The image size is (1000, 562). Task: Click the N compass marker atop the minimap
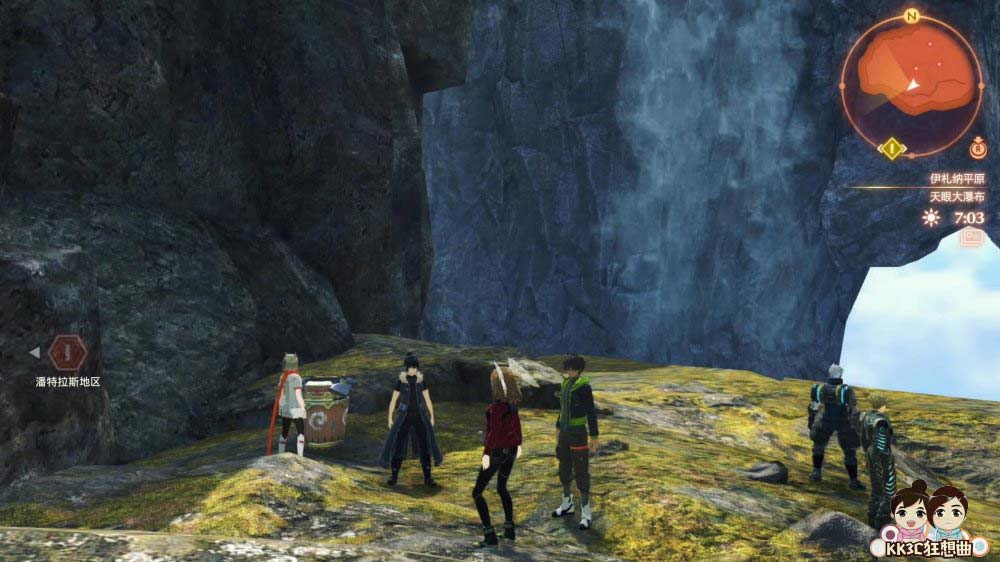[911, 17]
